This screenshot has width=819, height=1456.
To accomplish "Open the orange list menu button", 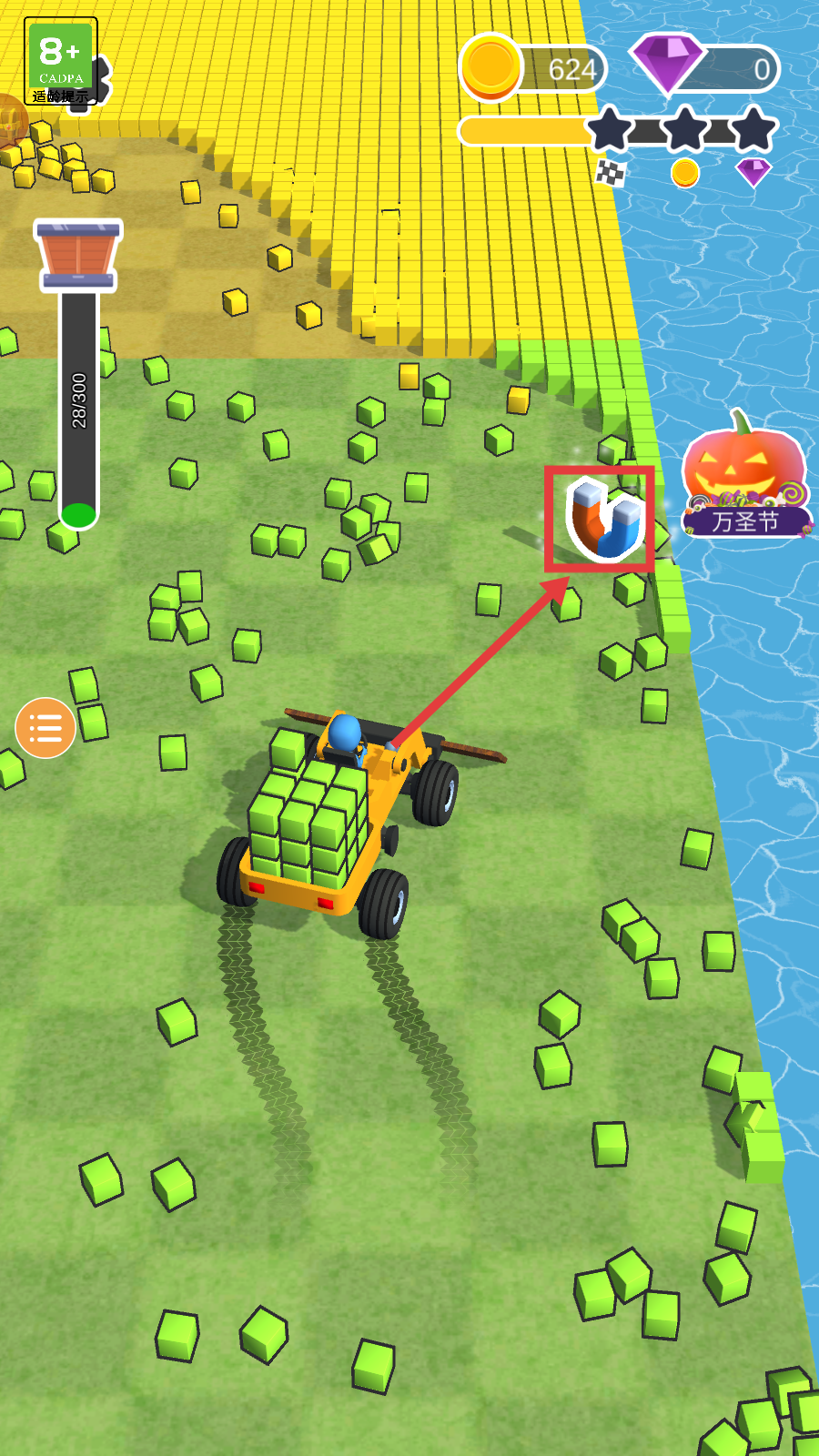I will pyautogui.click(x=45, y=728).
